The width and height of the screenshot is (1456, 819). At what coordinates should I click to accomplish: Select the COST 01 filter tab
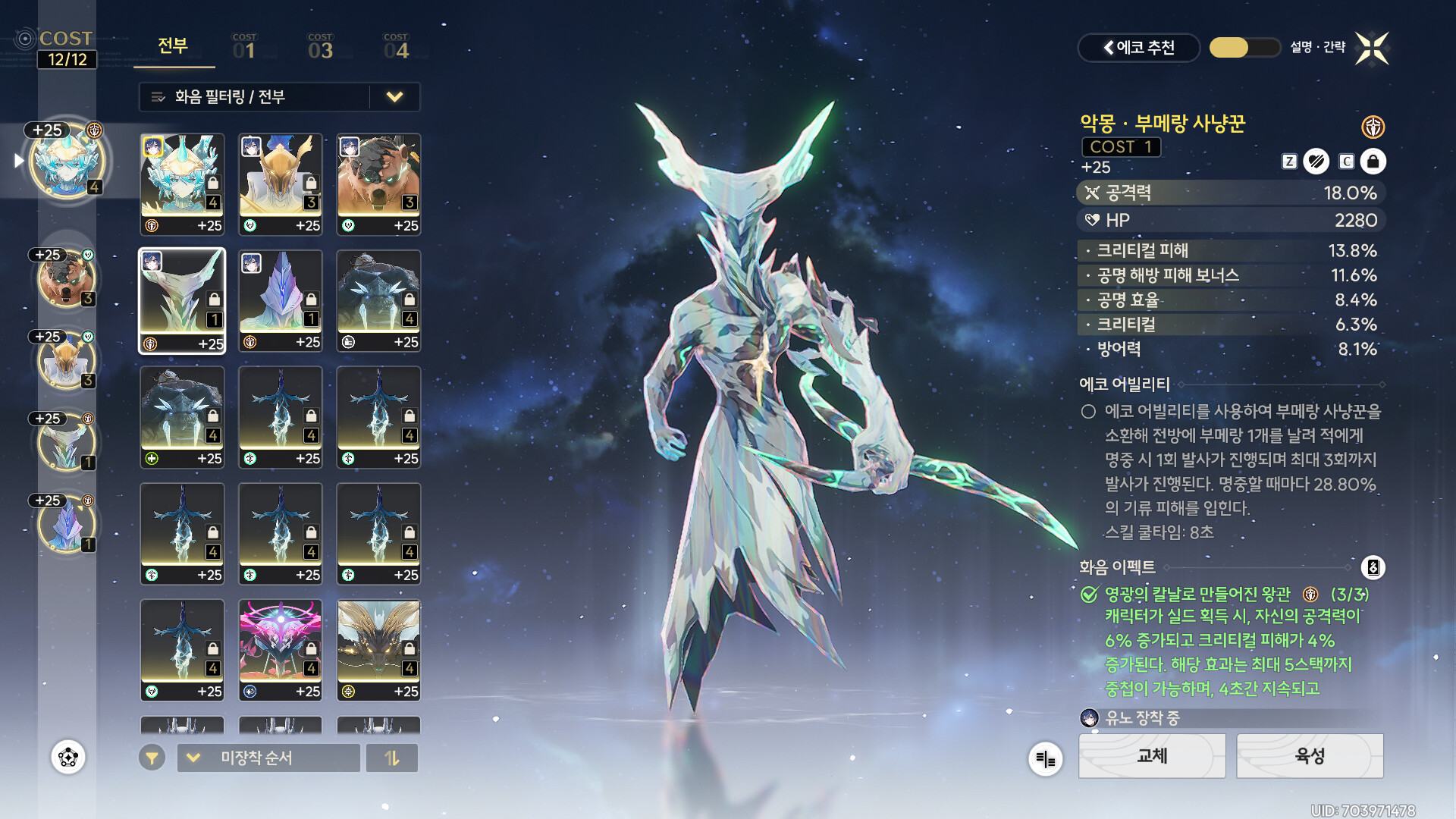click(244, 47)
